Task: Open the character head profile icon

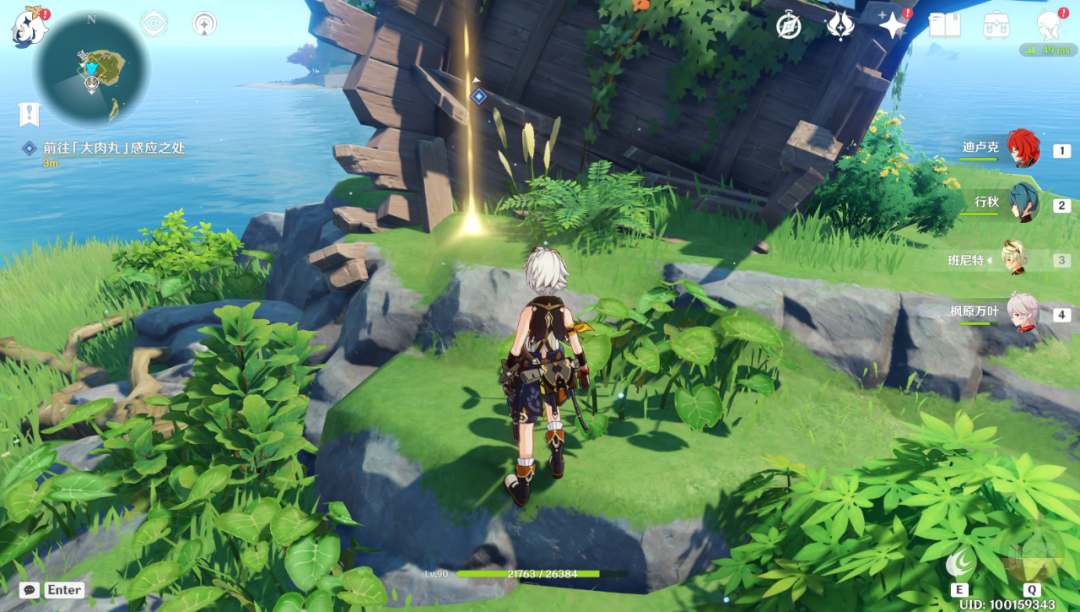Action: 1048,24
